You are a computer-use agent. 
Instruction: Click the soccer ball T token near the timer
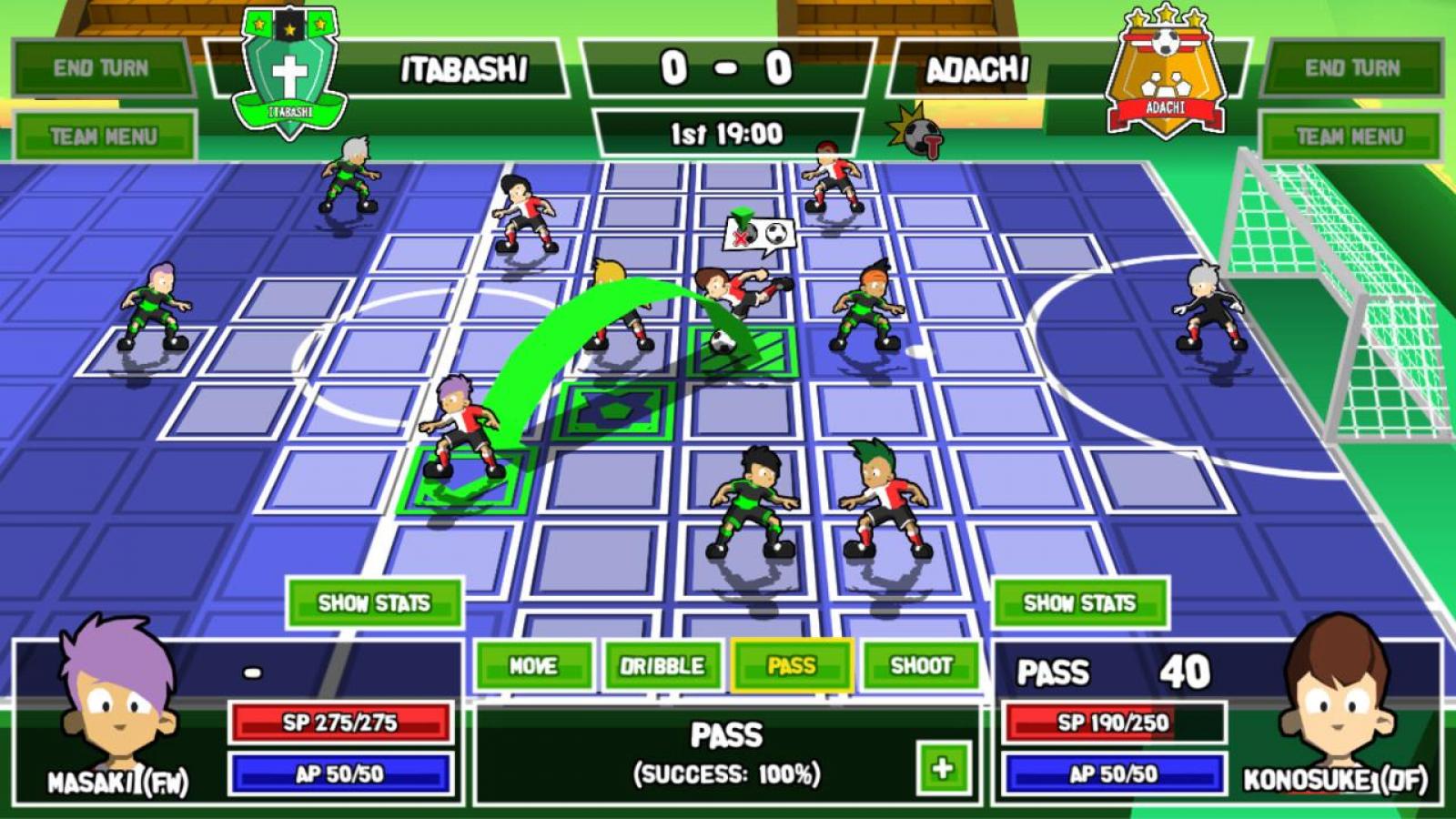pos(919,134)
